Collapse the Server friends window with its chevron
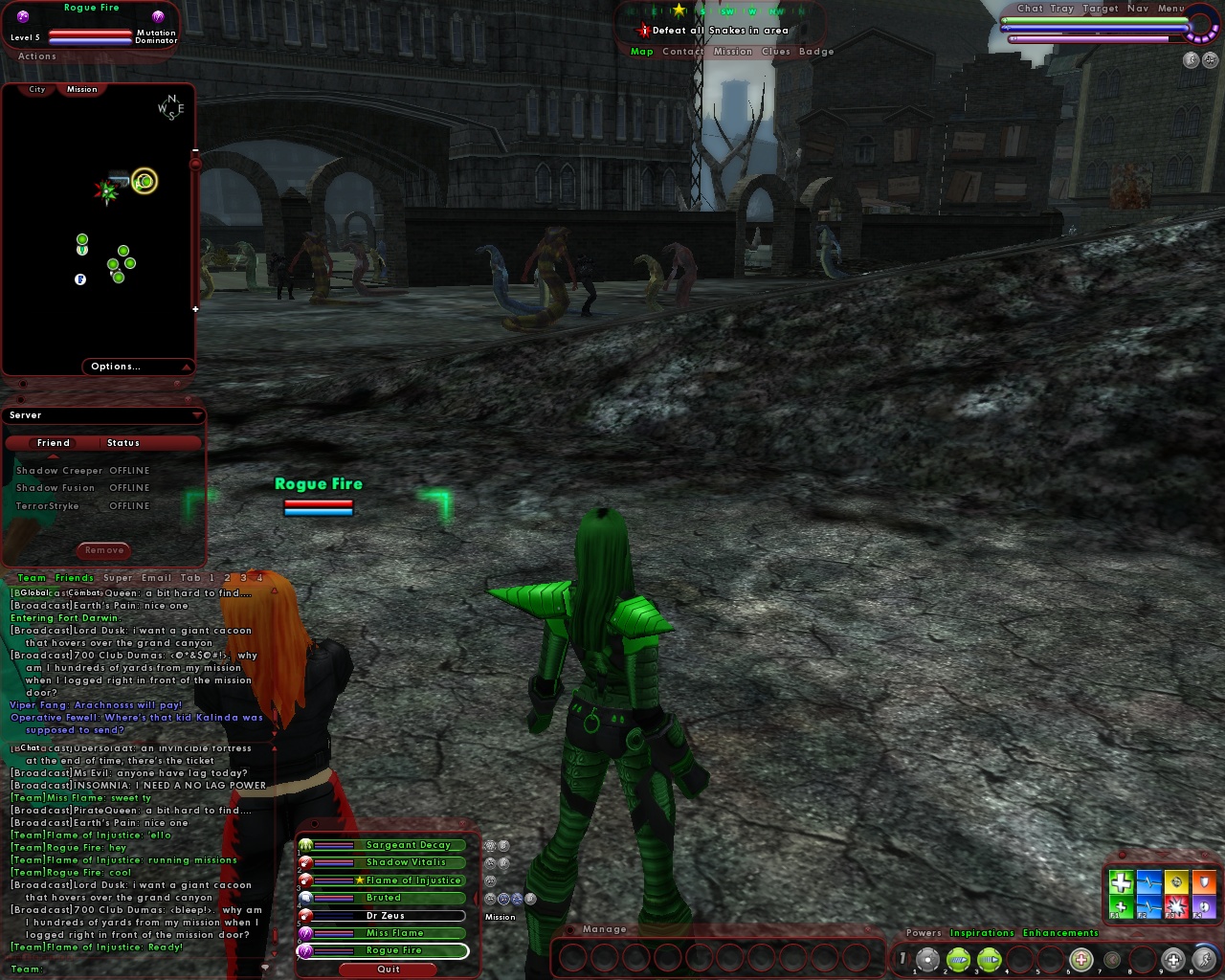Screen dimensions: 1225x980 (x=199, y=415)
